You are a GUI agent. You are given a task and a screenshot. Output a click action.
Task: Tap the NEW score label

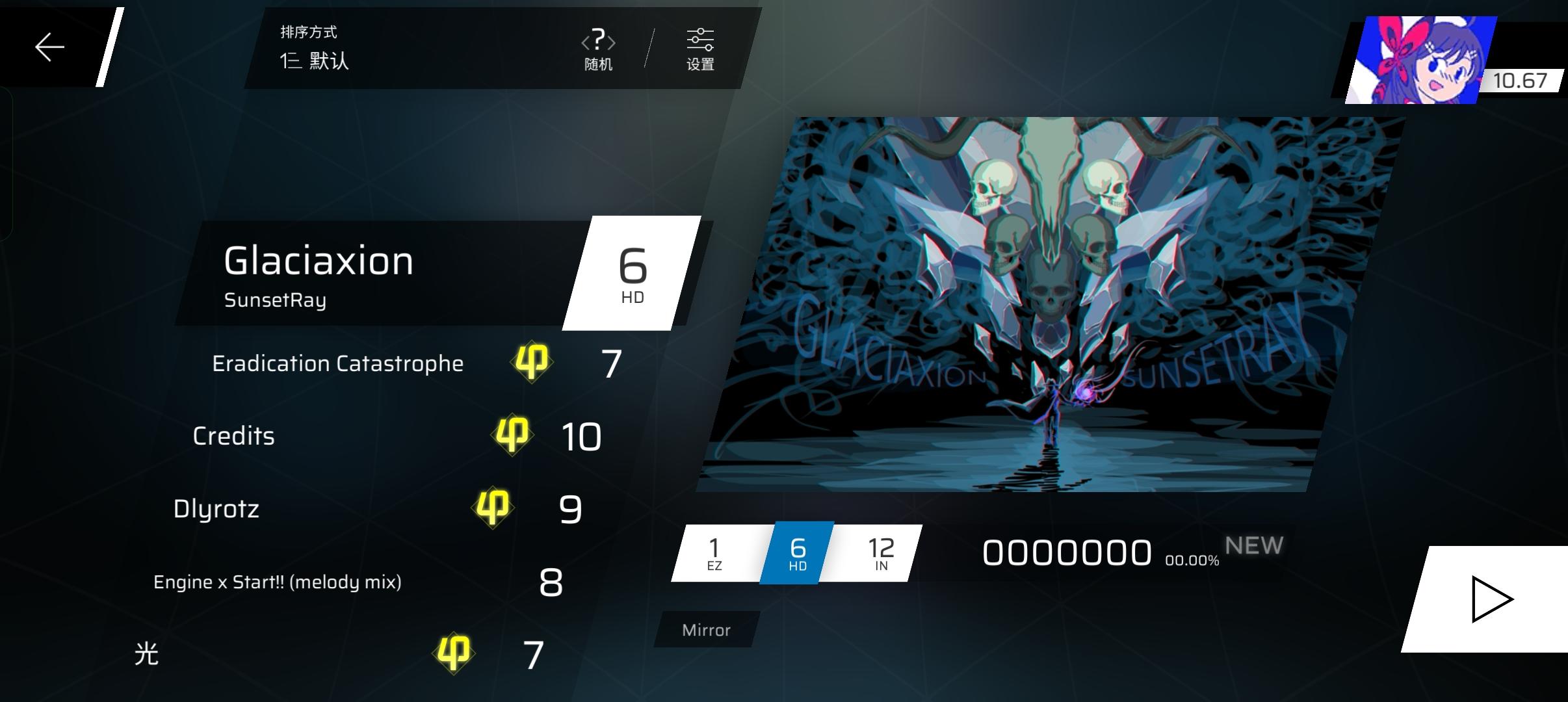point(1254,545)
